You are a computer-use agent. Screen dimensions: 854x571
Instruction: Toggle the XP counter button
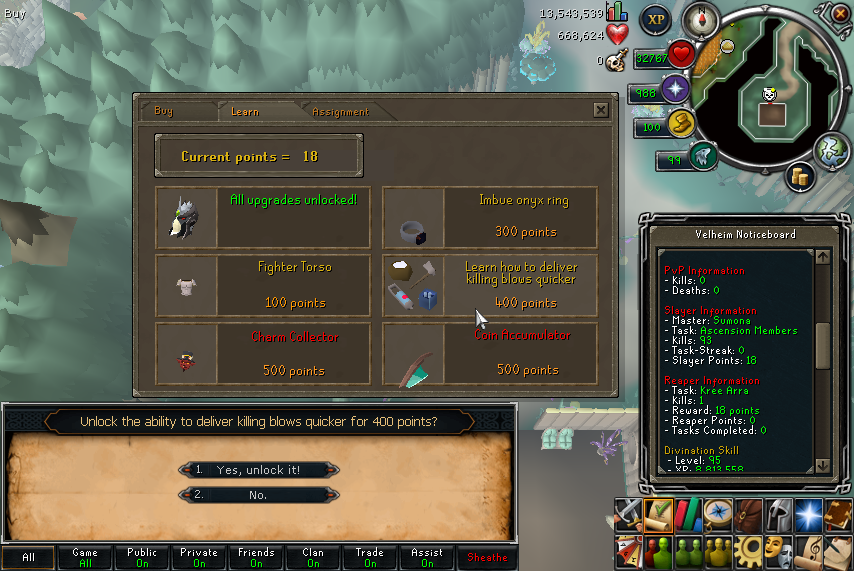click(656, 19)
